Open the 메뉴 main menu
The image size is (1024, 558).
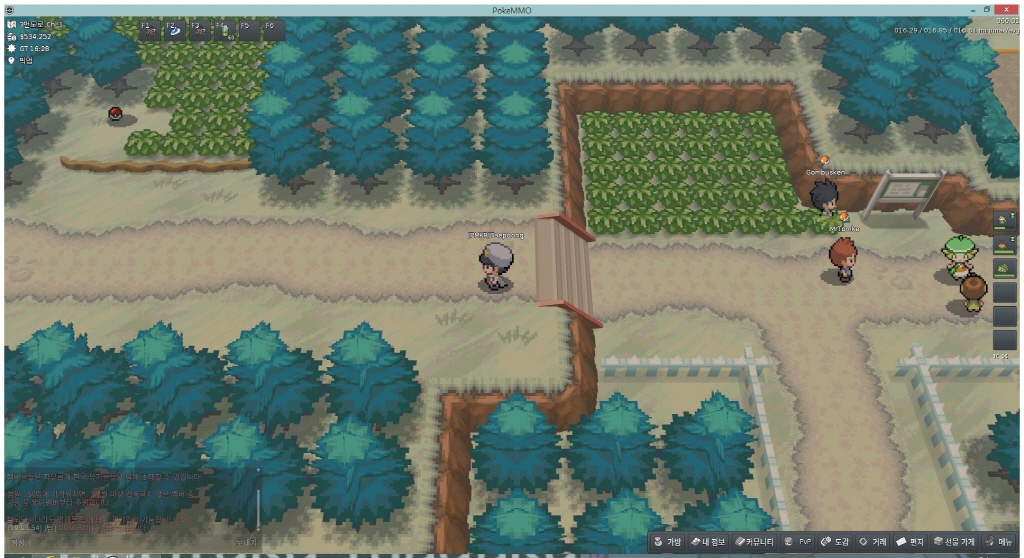click(x=998, y=542)
